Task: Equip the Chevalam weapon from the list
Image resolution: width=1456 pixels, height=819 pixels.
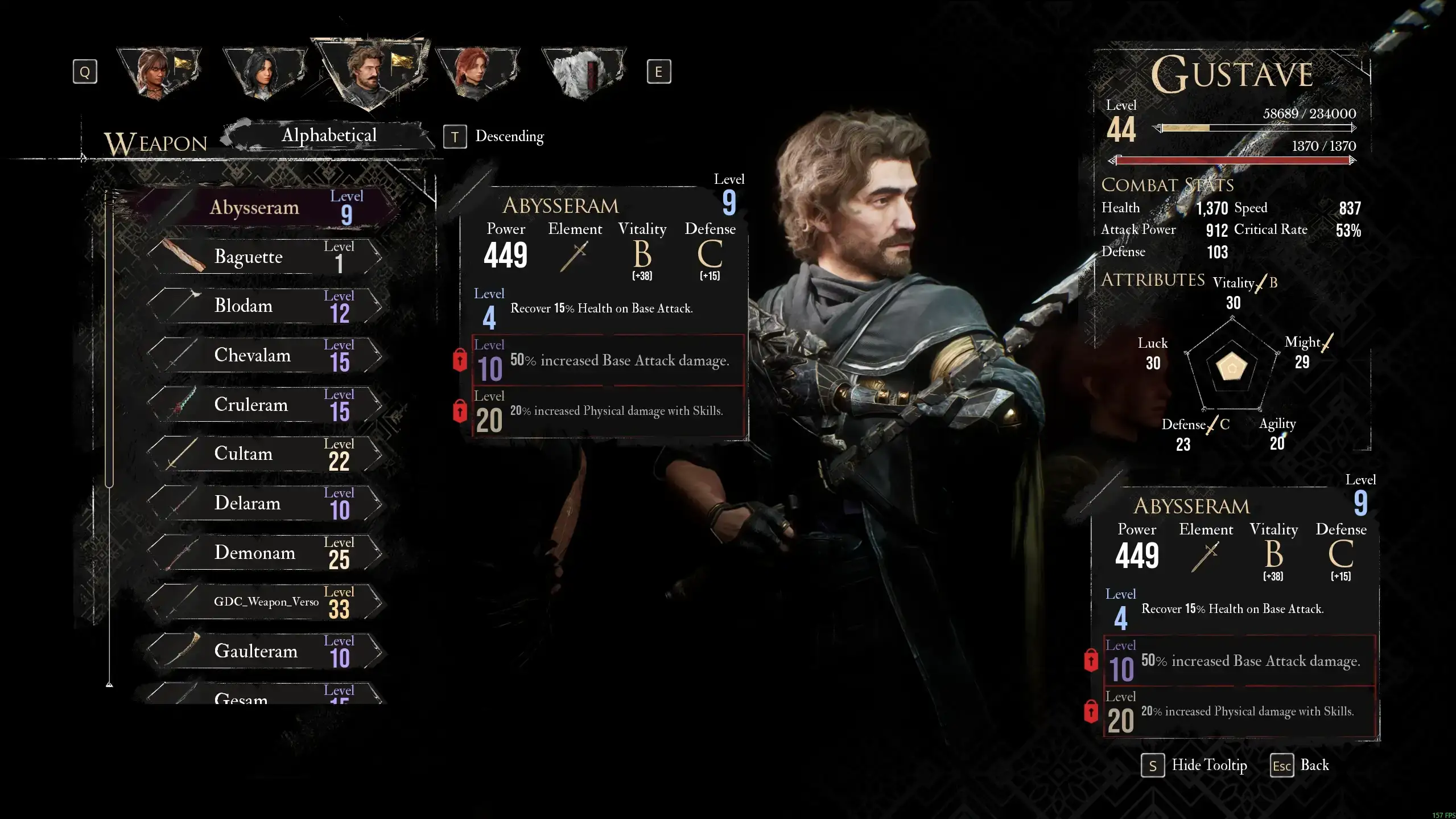Action: [x=265, y=355]
